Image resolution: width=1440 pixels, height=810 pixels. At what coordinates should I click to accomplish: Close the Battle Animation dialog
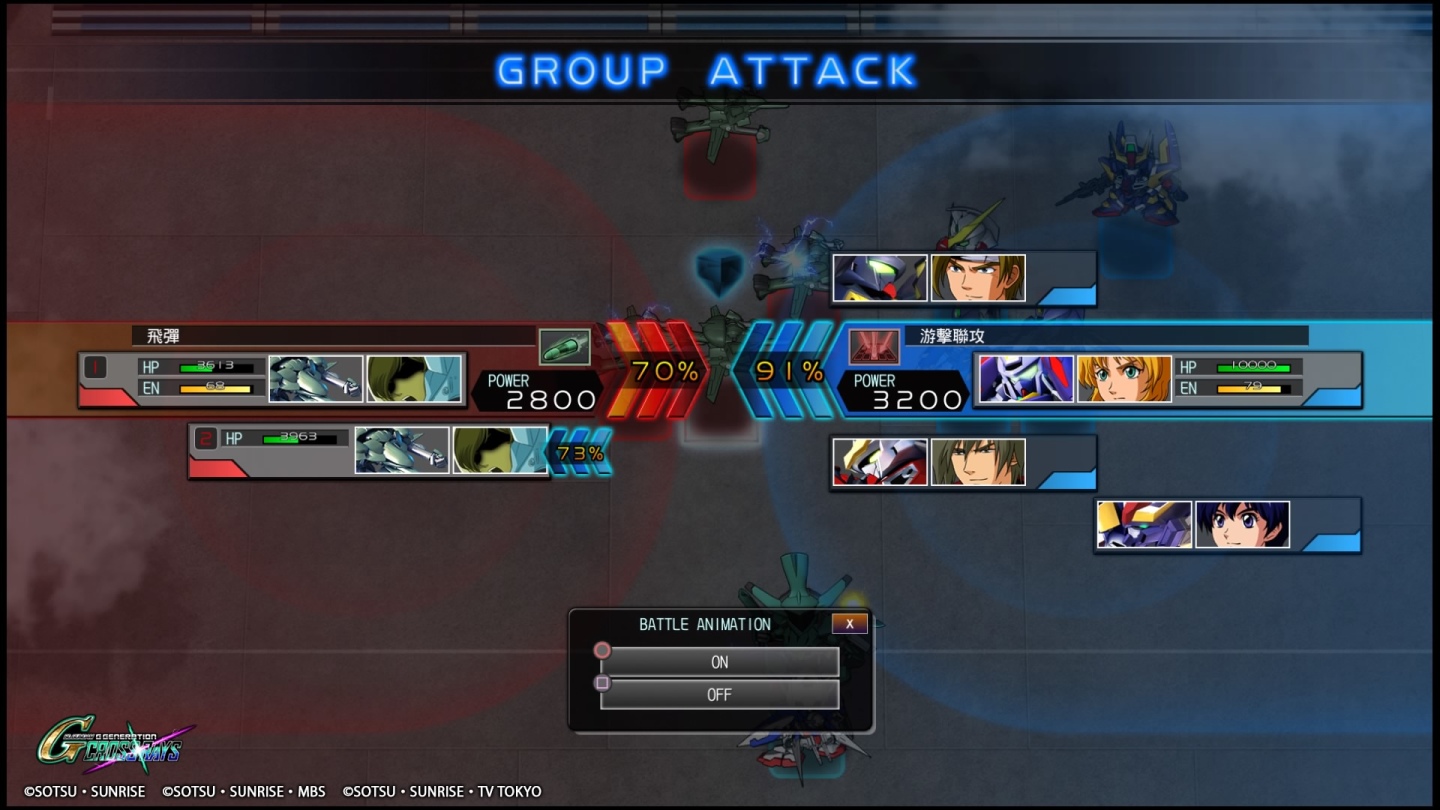tap(849, 624)
